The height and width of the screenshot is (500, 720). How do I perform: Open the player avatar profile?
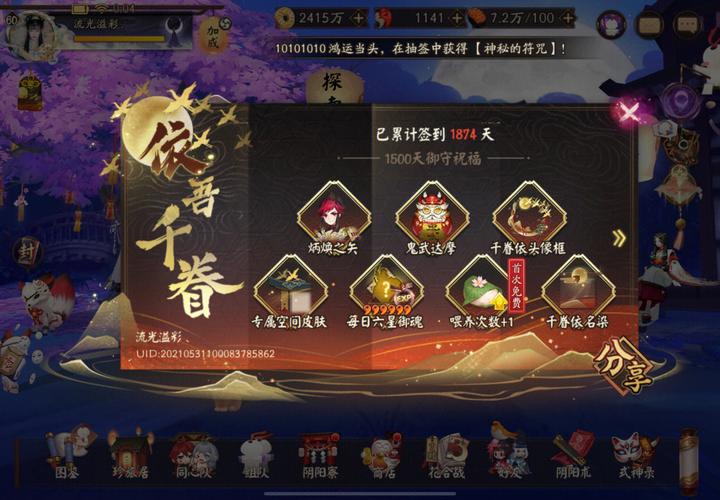[32, 31]
